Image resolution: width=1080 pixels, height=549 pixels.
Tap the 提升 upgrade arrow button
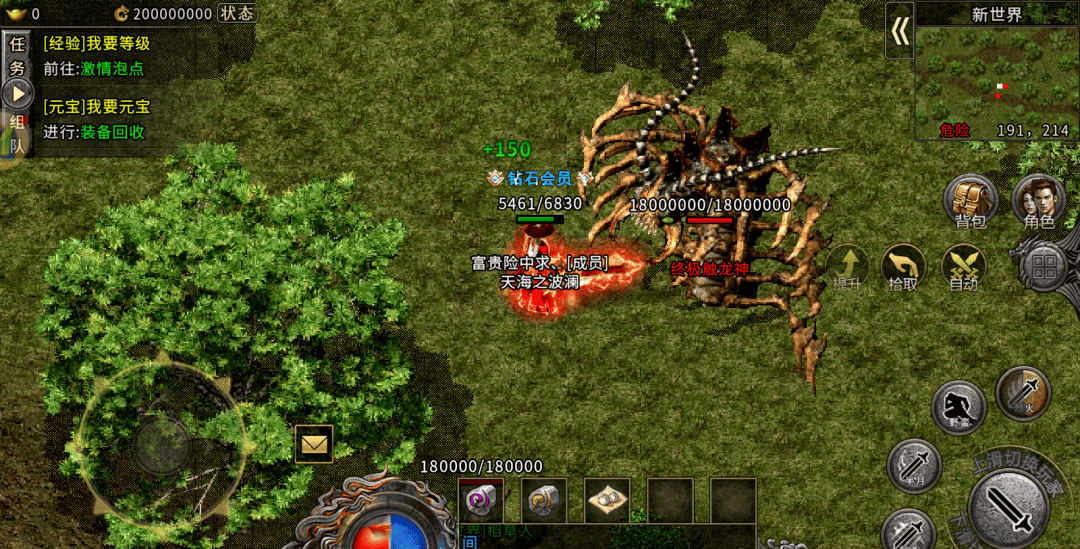848,267
